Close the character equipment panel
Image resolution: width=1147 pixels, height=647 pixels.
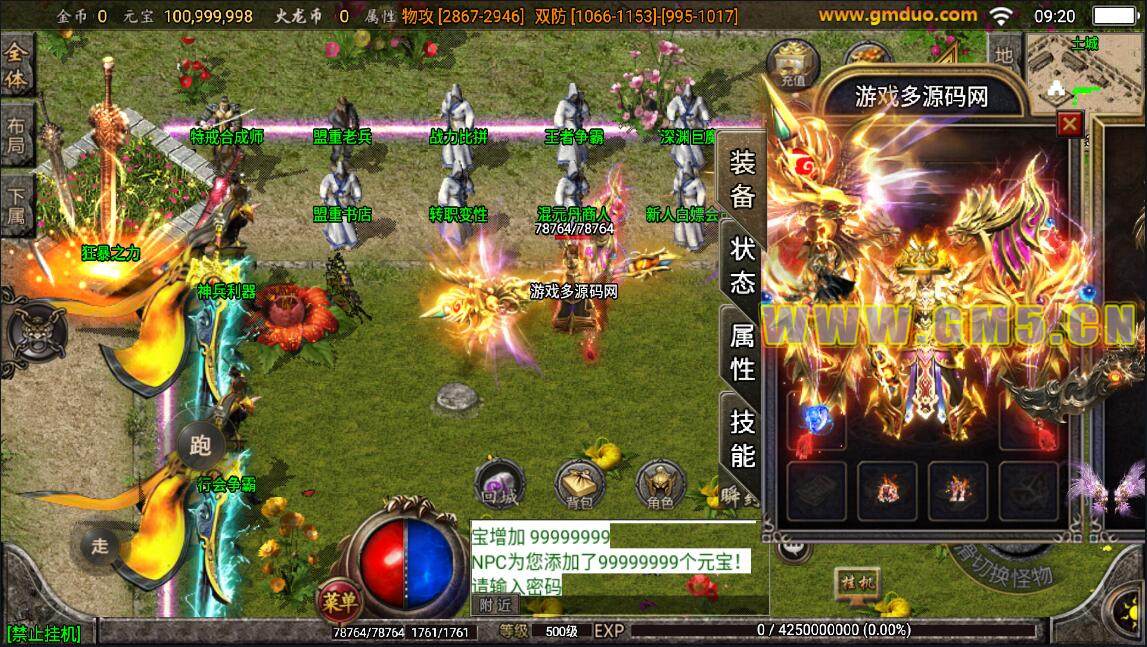click(x=1070, y=124)
